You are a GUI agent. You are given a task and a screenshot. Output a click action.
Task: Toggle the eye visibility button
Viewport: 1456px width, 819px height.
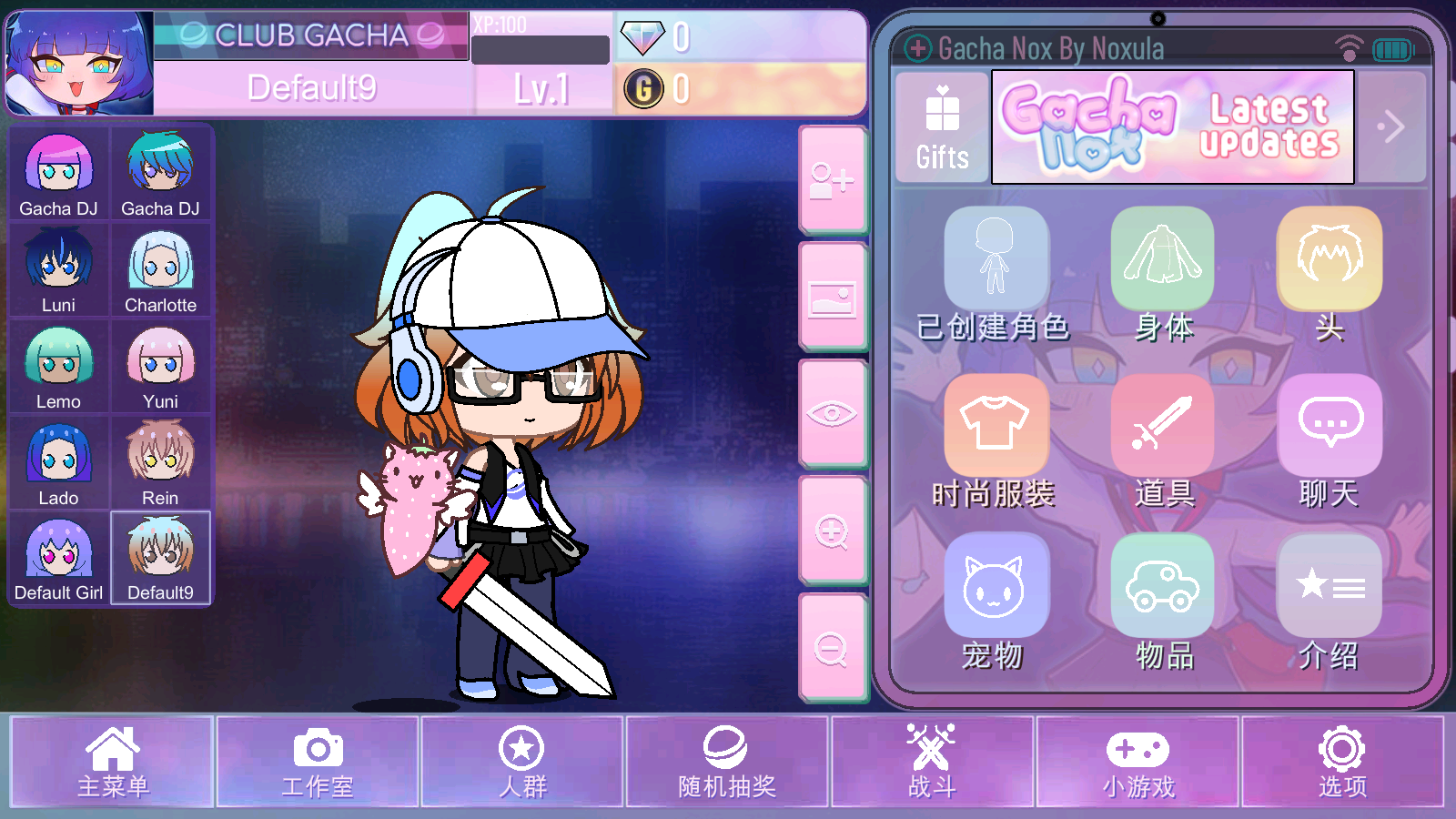click(832, 414)
